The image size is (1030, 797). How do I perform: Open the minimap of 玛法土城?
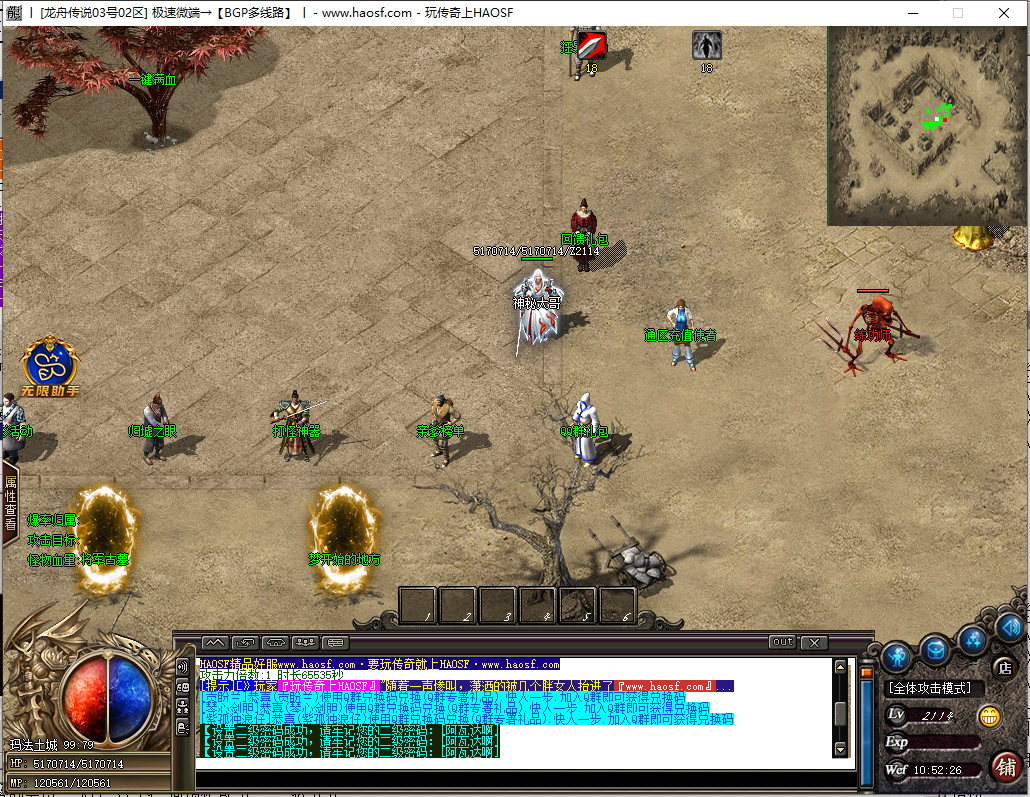click(919, 125)
